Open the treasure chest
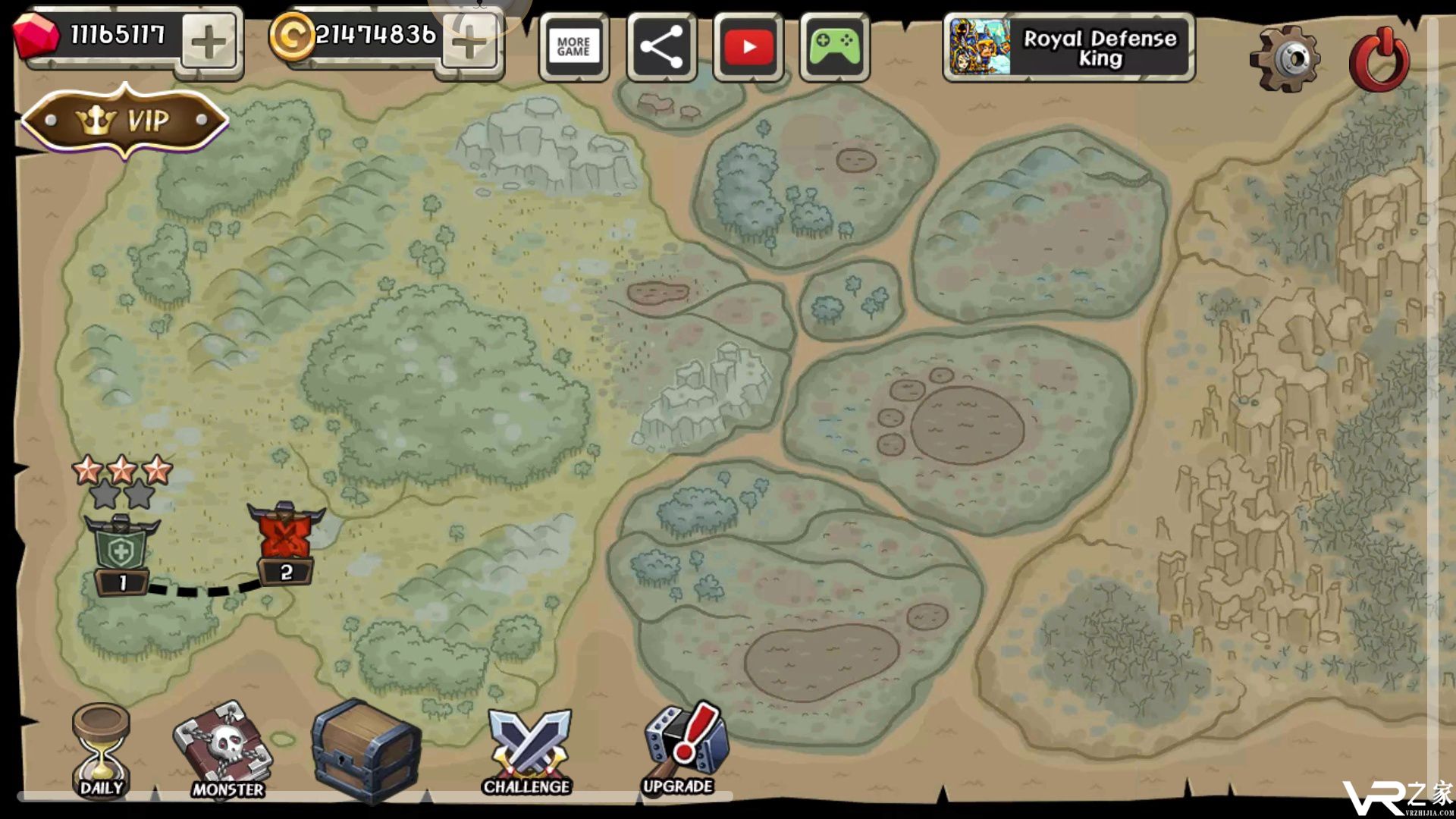Viewport: 1456px width, 819px height. (x=366, y=751)
